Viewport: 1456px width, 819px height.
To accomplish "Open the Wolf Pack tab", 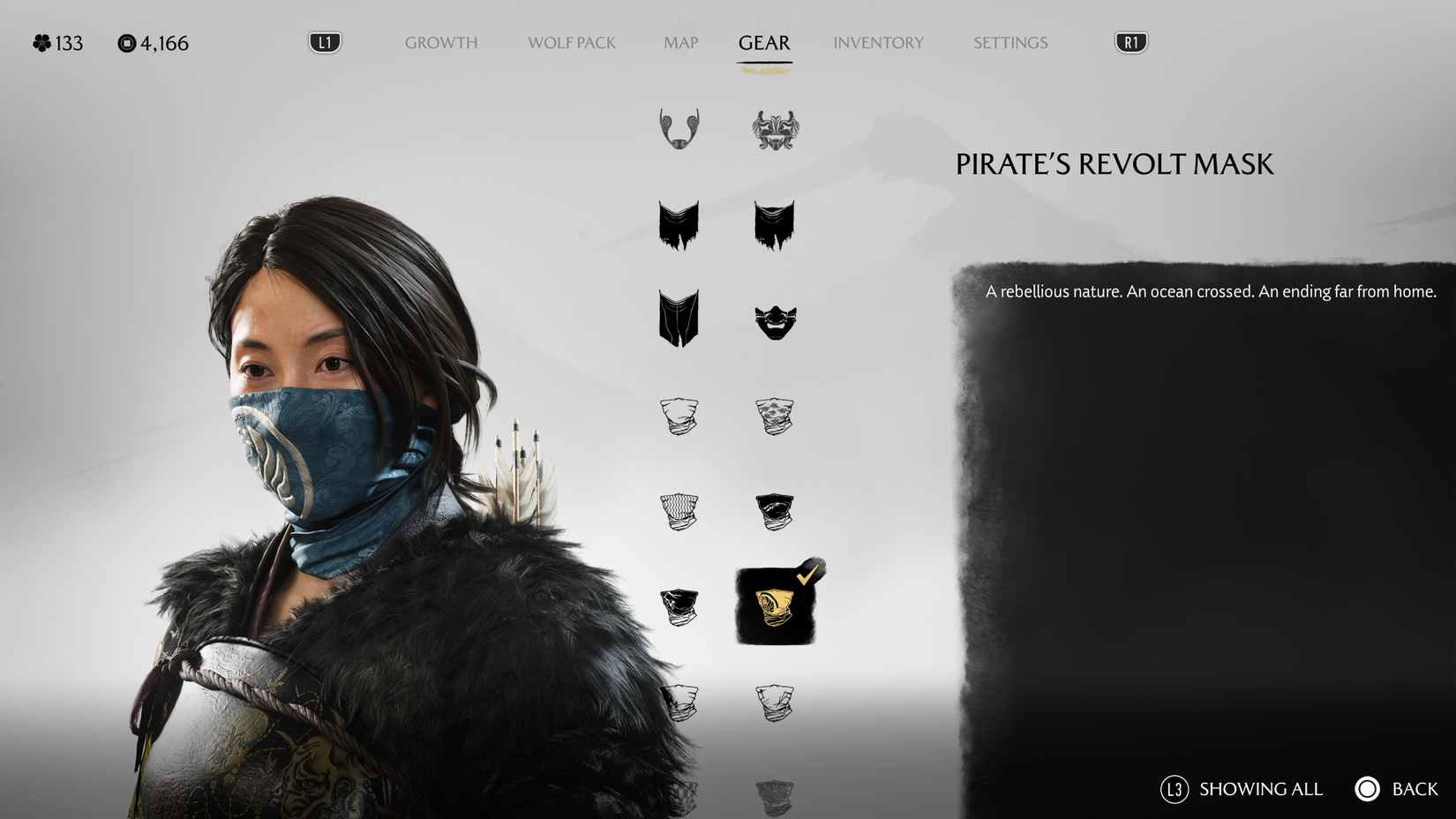I will click(571, 41).
